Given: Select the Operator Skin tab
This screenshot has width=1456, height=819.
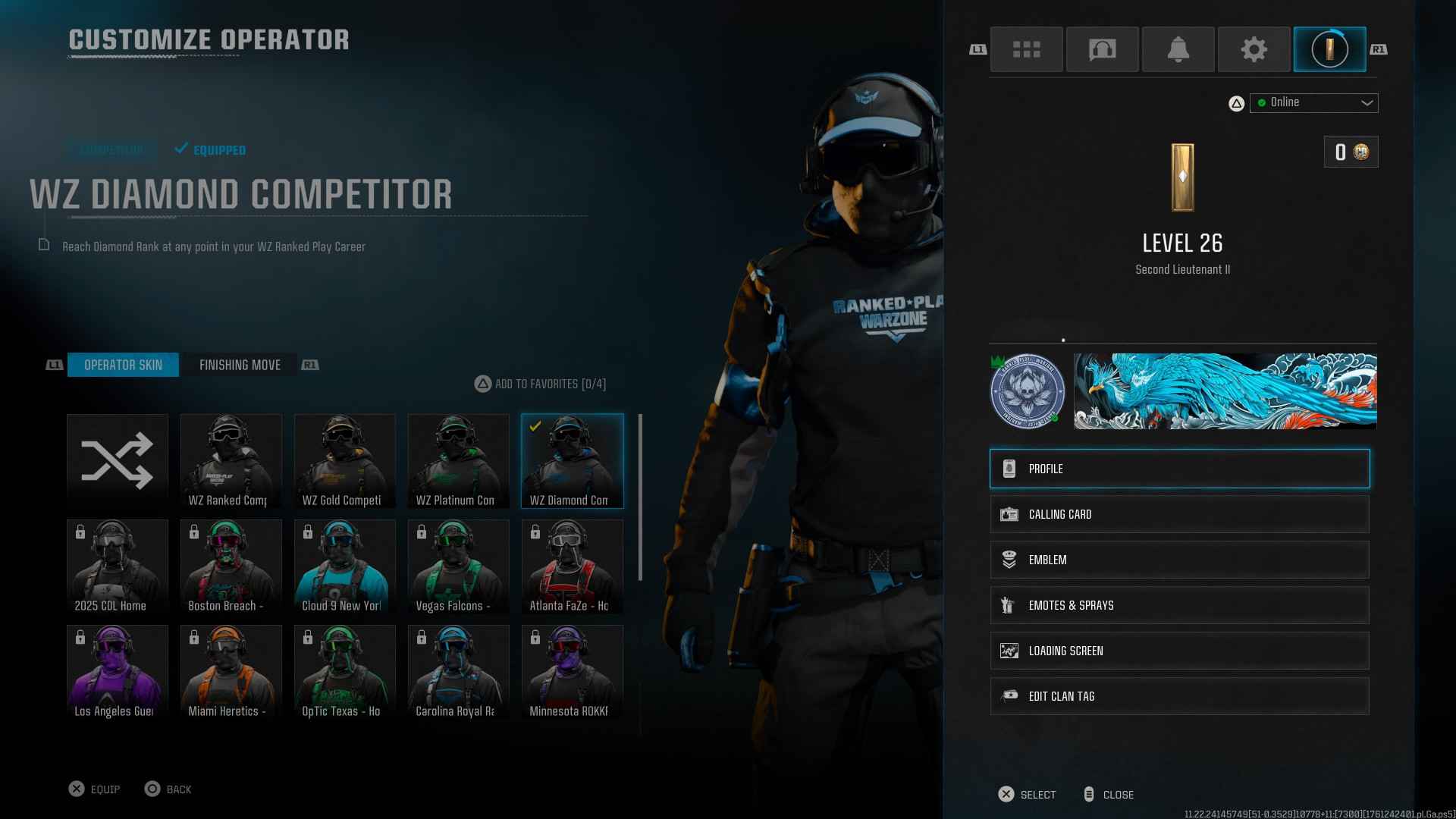Looking at the screenshot, I should pos(124,365).
